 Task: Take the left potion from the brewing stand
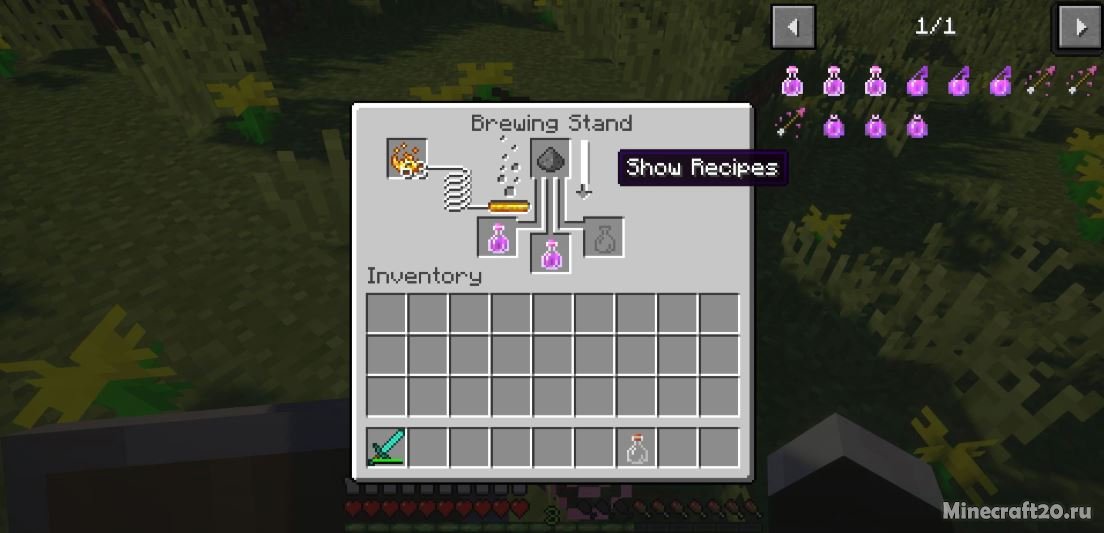[497, 237]
